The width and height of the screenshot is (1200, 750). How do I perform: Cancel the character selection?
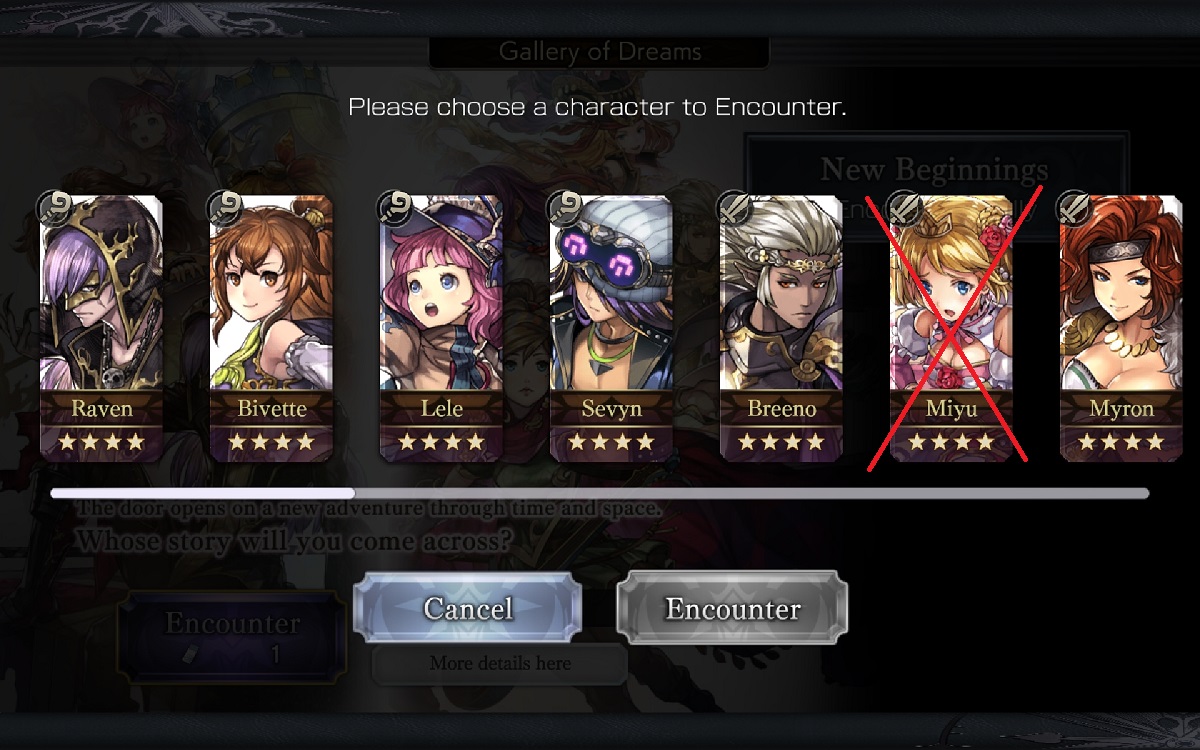point(467,608)
